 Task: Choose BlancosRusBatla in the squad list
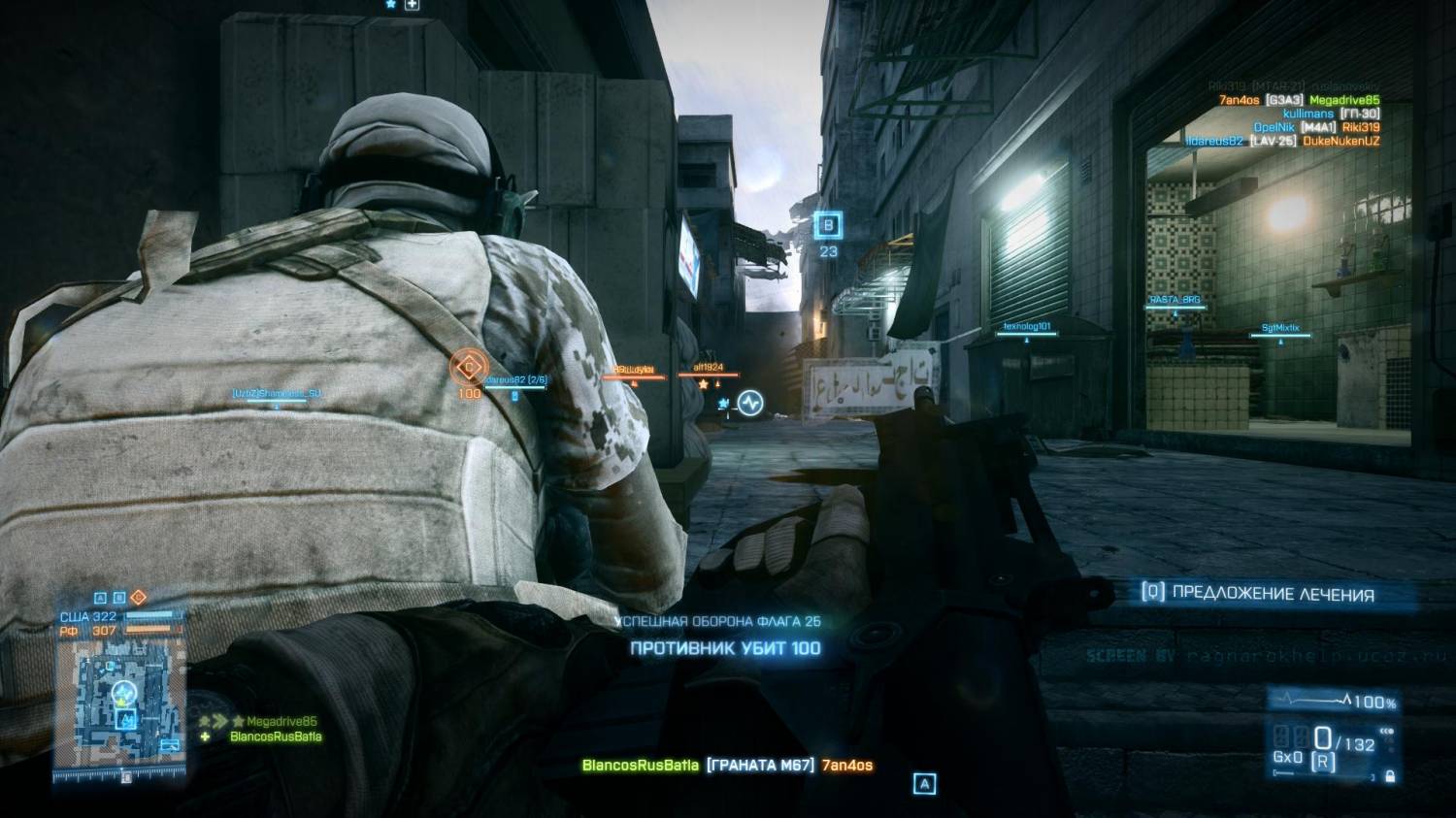tap(276, 737)
